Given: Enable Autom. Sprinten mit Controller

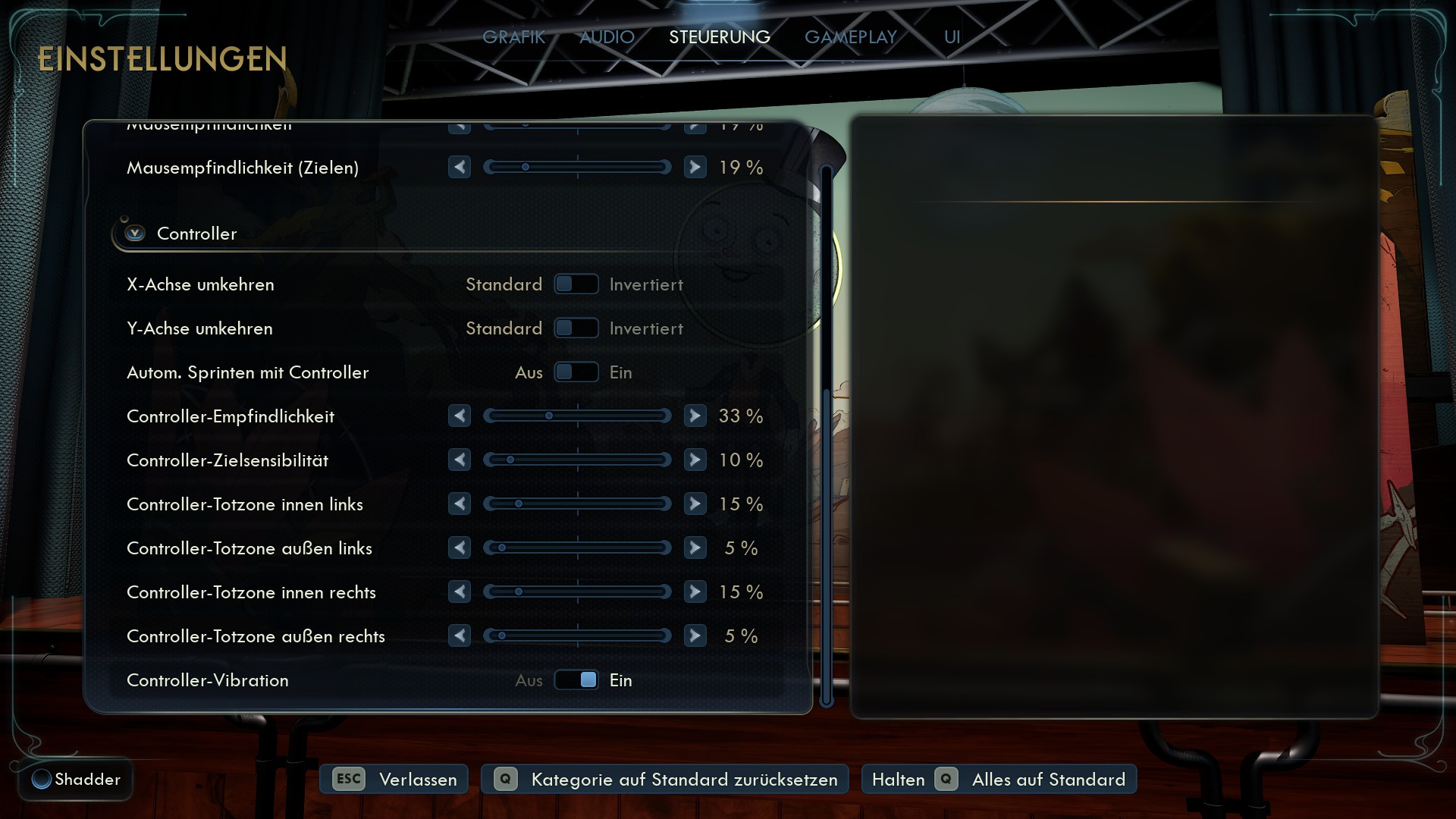Looking at the screenshot, I should (x=576, y=372).
